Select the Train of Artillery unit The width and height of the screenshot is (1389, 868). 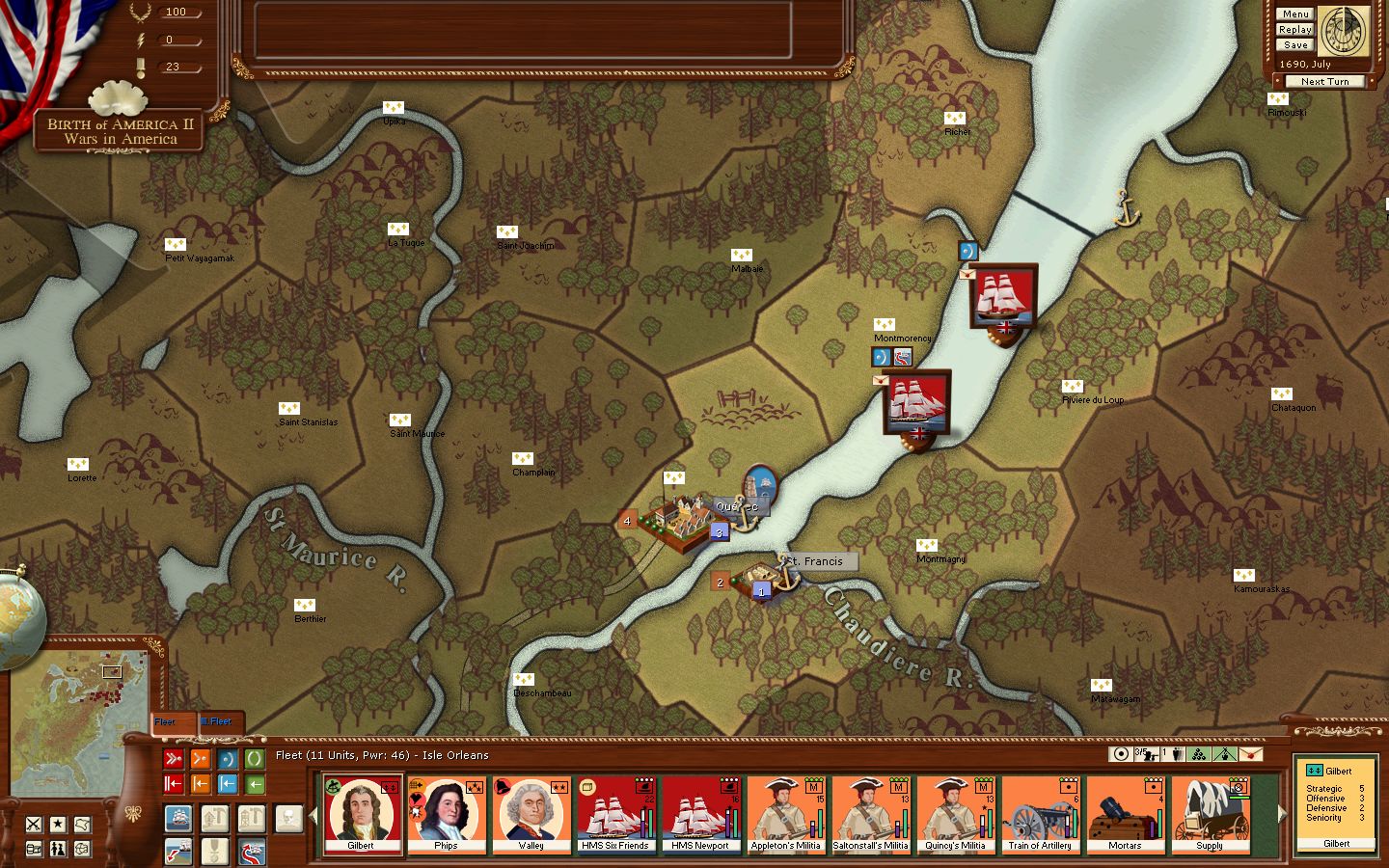pos(1040,815)
